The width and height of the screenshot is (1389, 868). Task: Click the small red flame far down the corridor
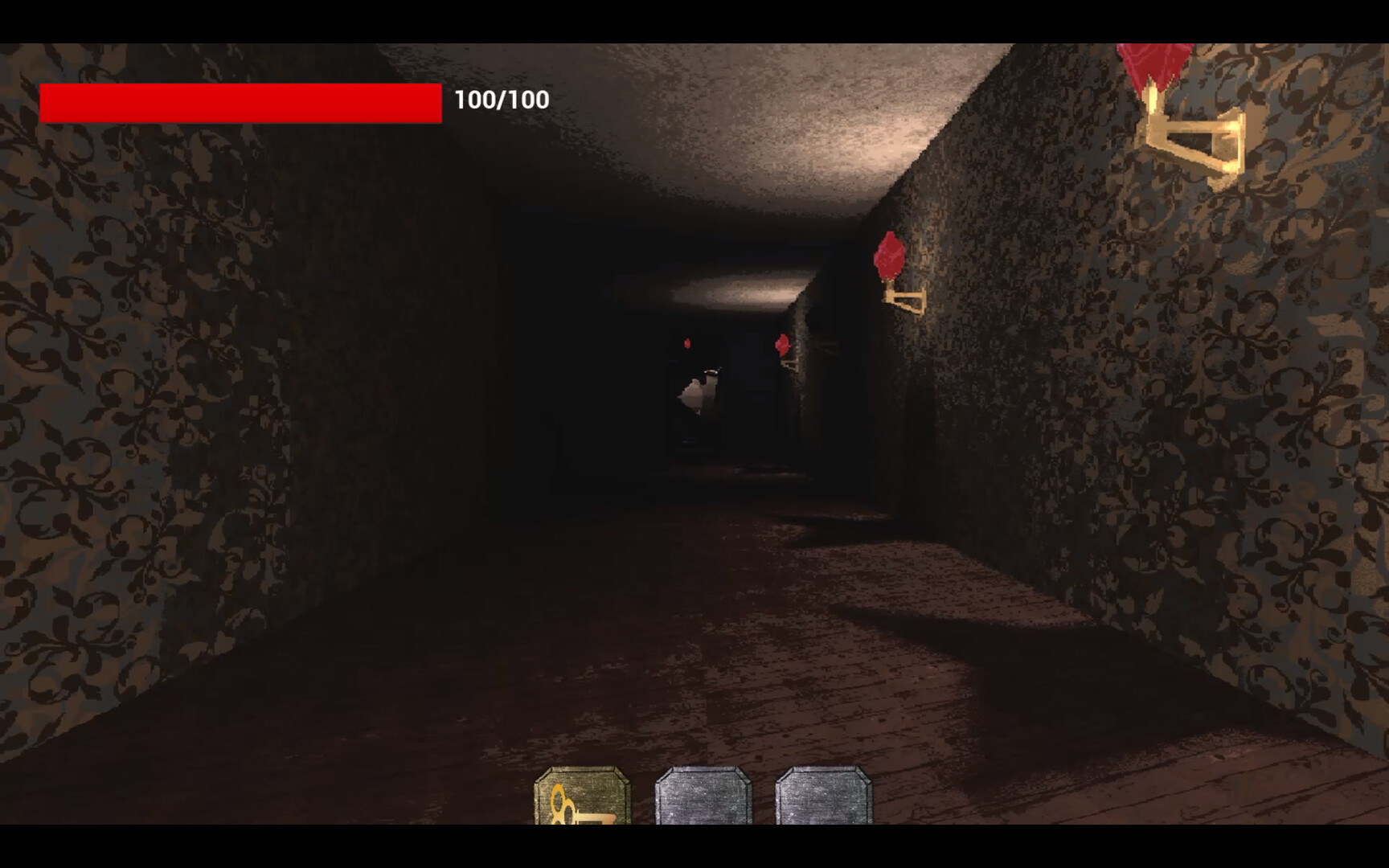pyautogui.click(x=687, y=342)
